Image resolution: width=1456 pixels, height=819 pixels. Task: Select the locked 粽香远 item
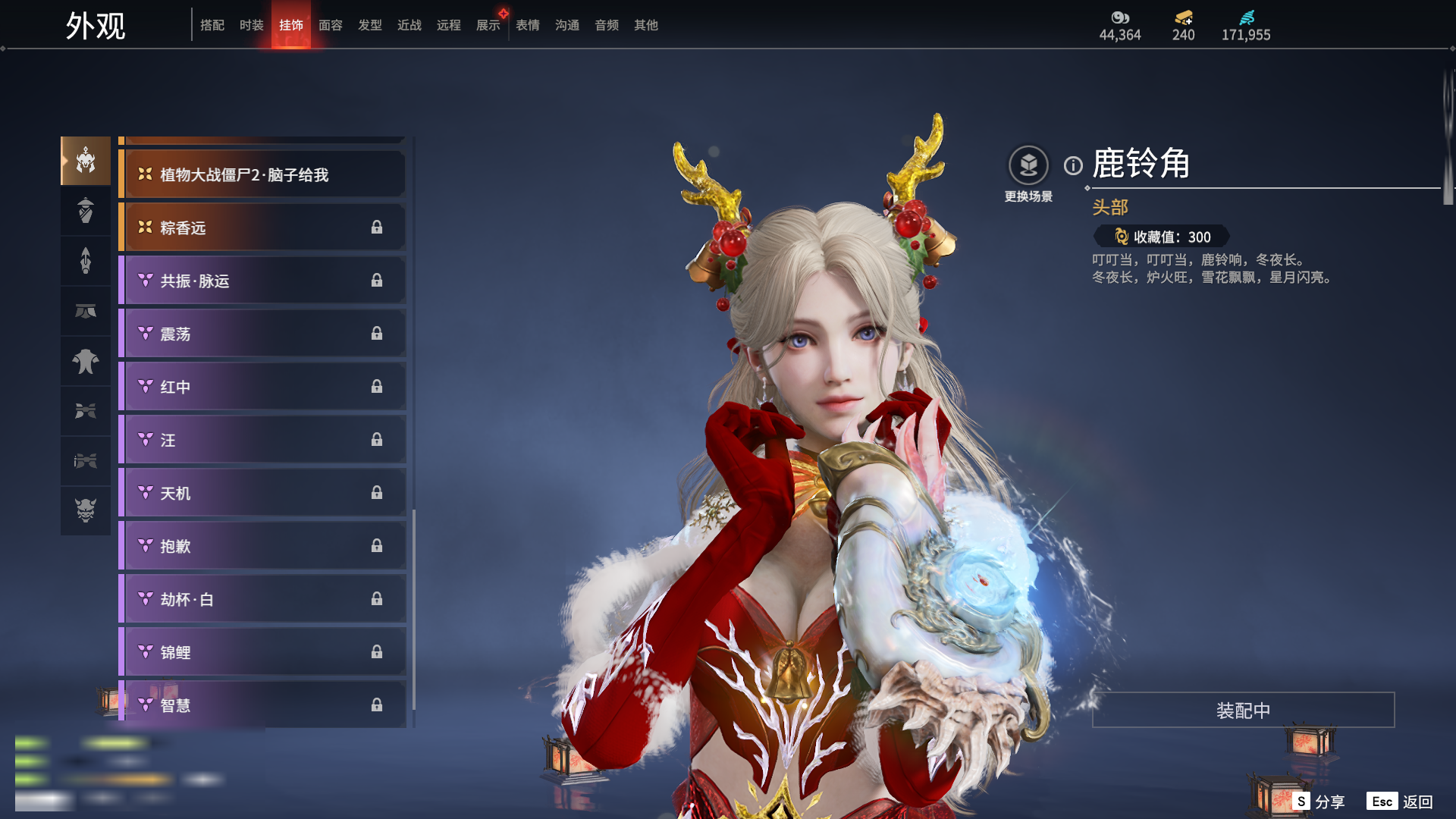coord(262,227)
